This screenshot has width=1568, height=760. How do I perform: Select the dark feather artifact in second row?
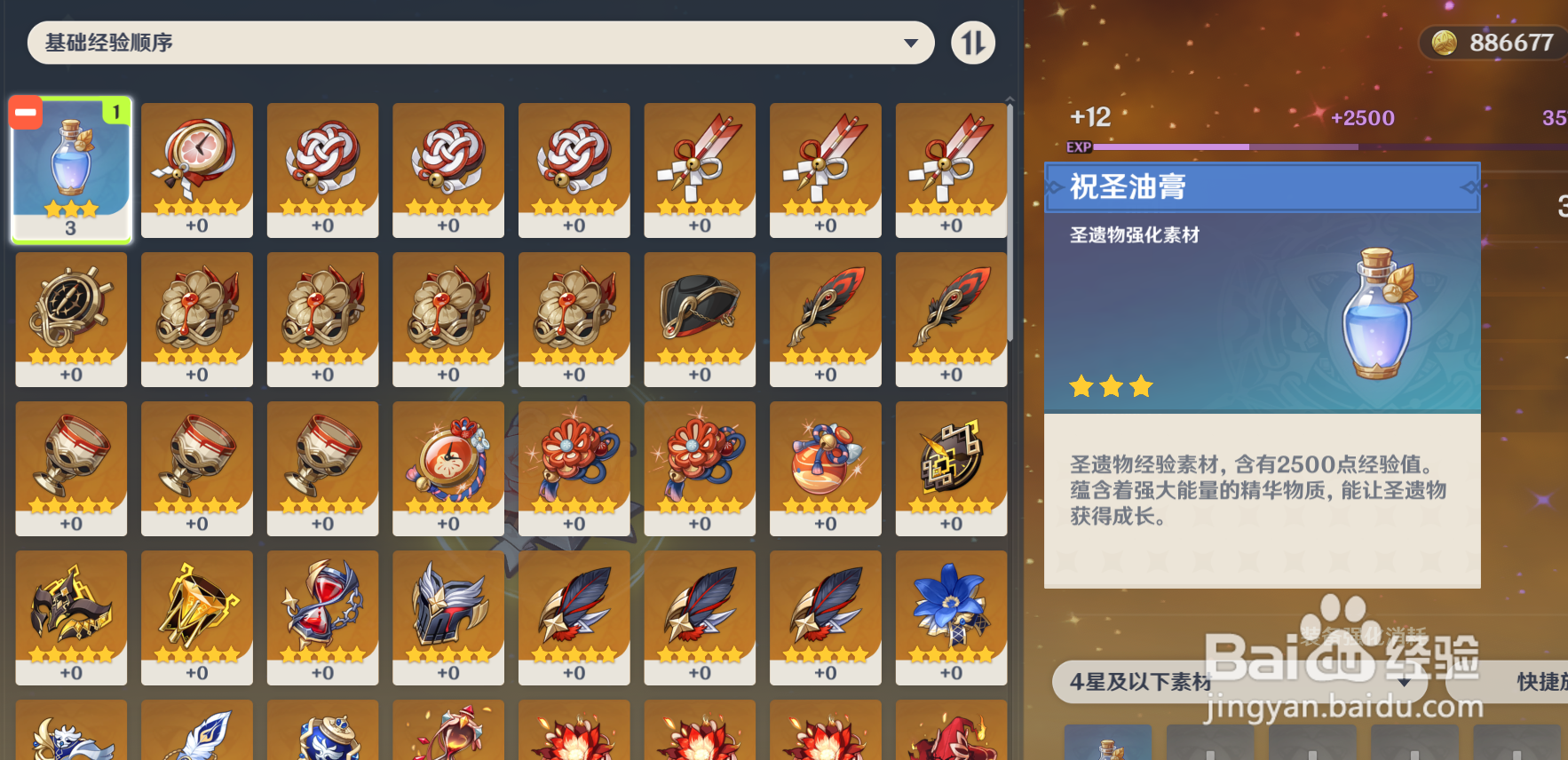click(x=825, y=318)
